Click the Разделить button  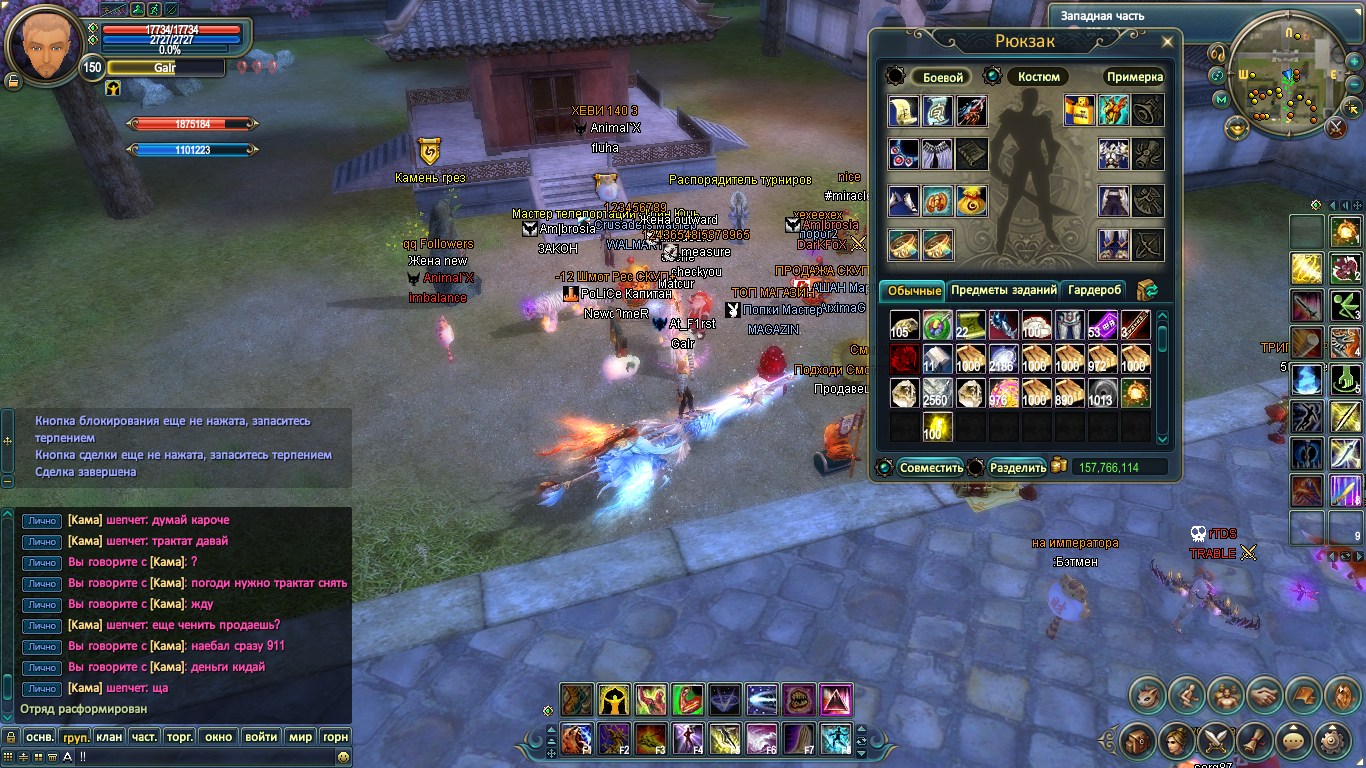point(1017,467)
